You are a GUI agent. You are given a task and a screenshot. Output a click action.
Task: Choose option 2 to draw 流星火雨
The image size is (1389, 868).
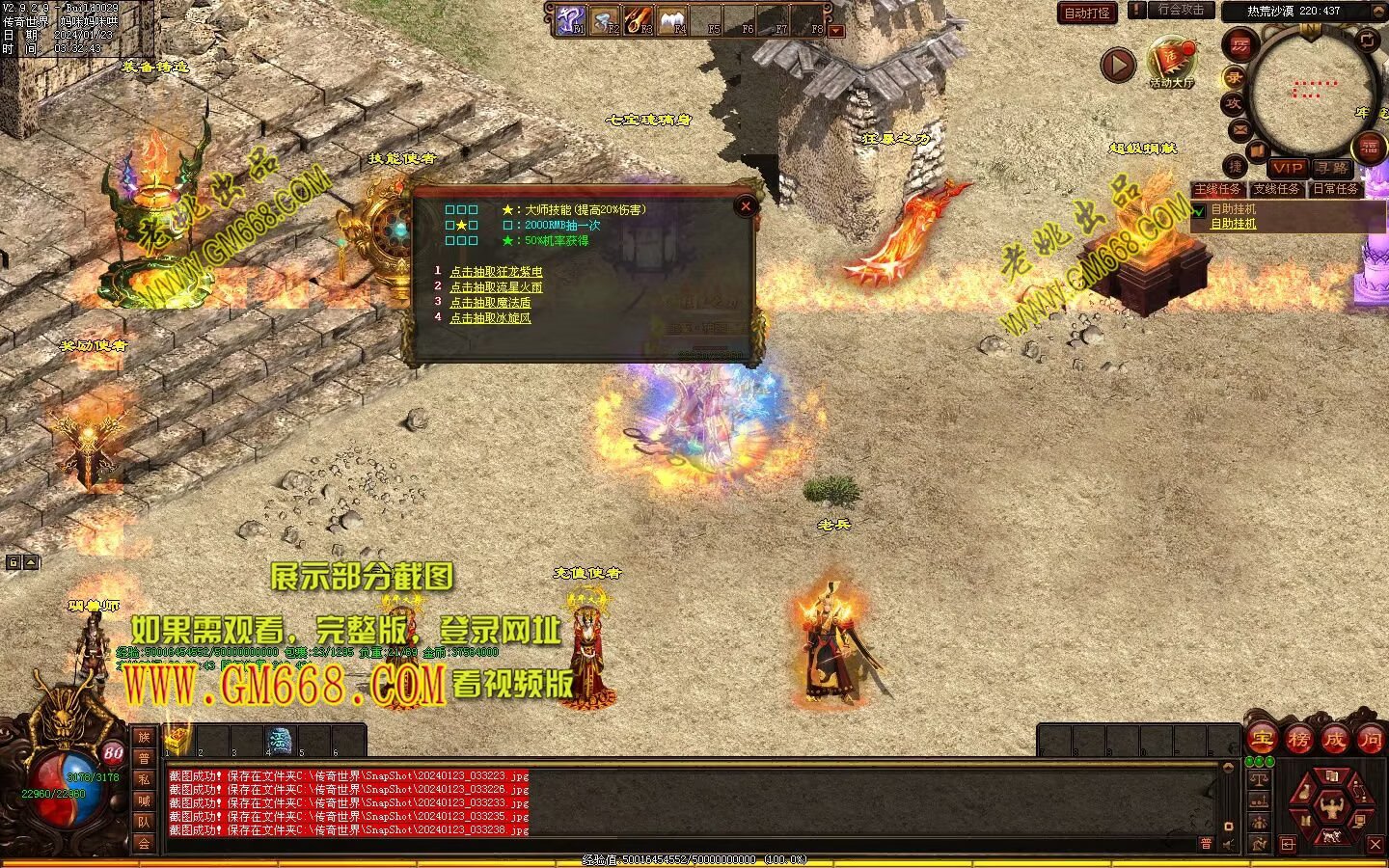(x=496, y=287)
